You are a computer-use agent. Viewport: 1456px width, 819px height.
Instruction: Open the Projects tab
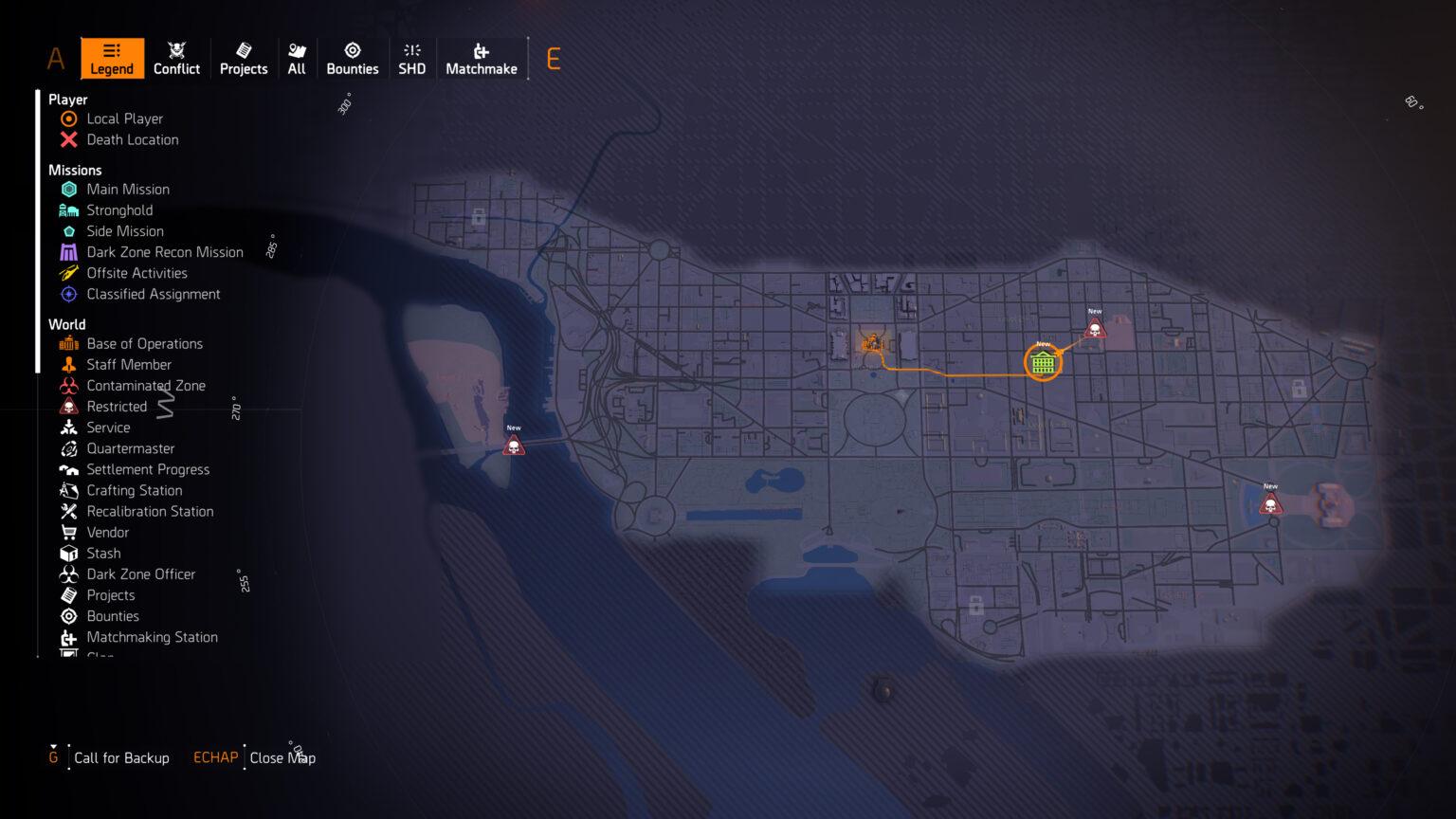(244, 59)
